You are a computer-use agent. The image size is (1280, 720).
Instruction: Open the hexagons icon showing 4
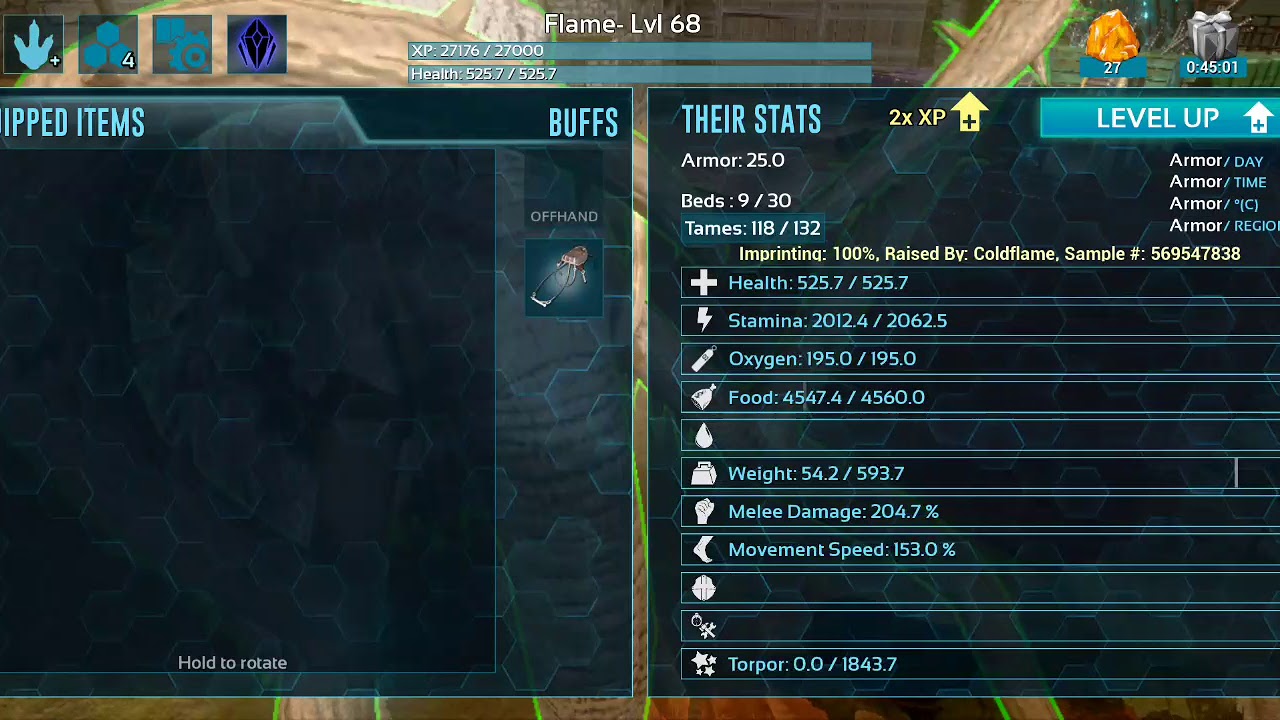(108, 45)
